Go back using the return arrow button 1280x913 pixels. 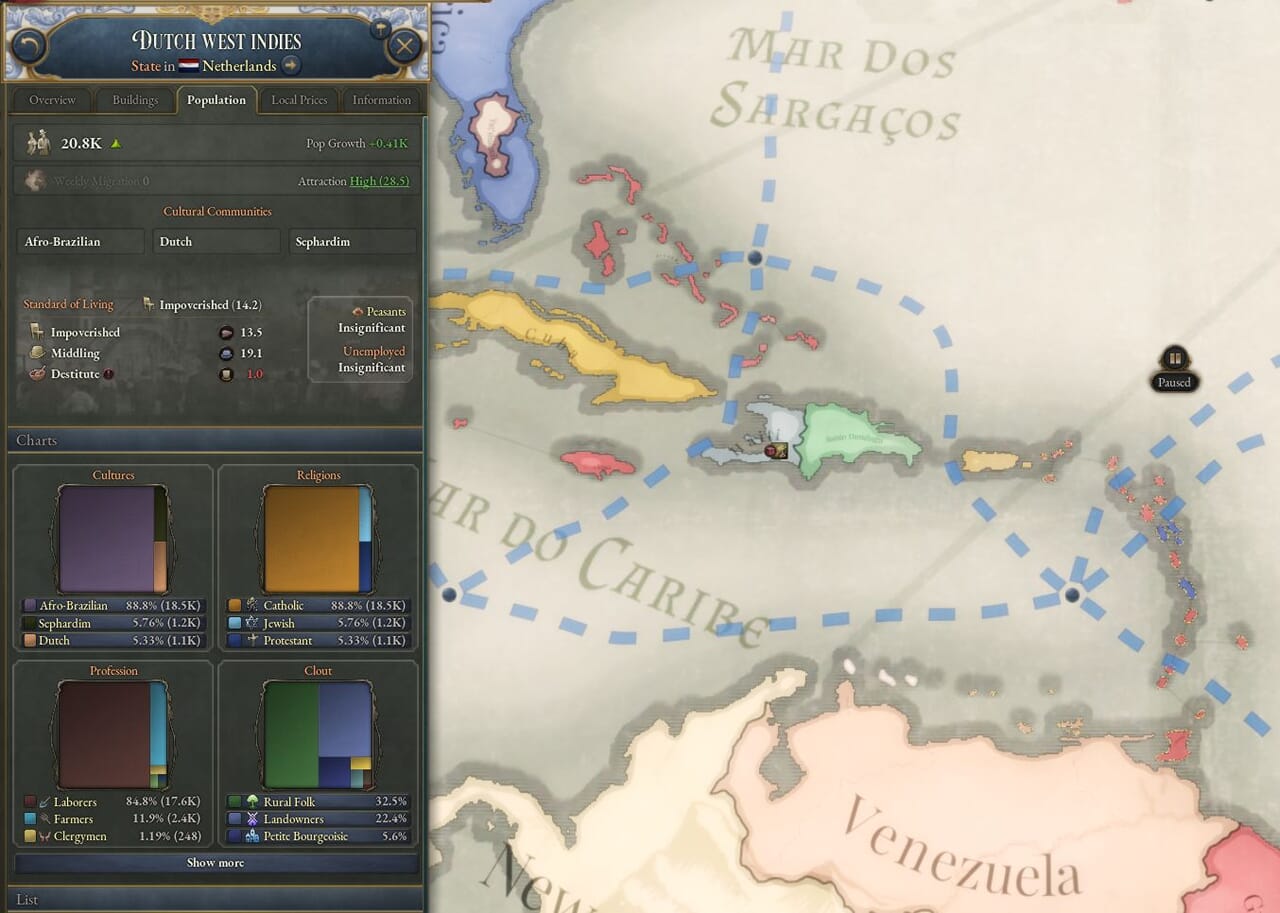[x=30, y=46]
